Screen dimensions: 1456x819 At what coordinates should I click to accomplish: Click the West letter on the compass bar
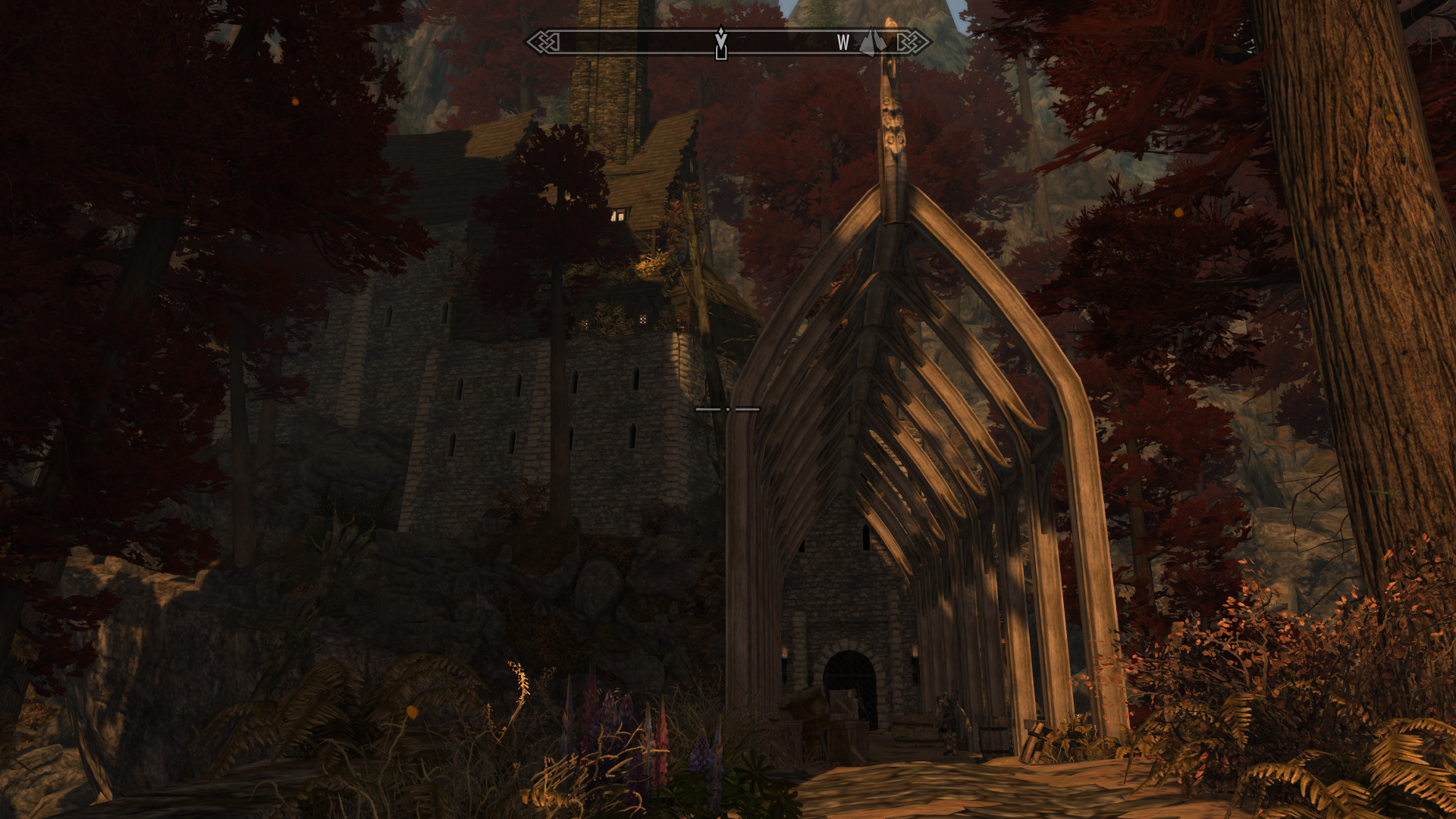click(x=843, y=43)
